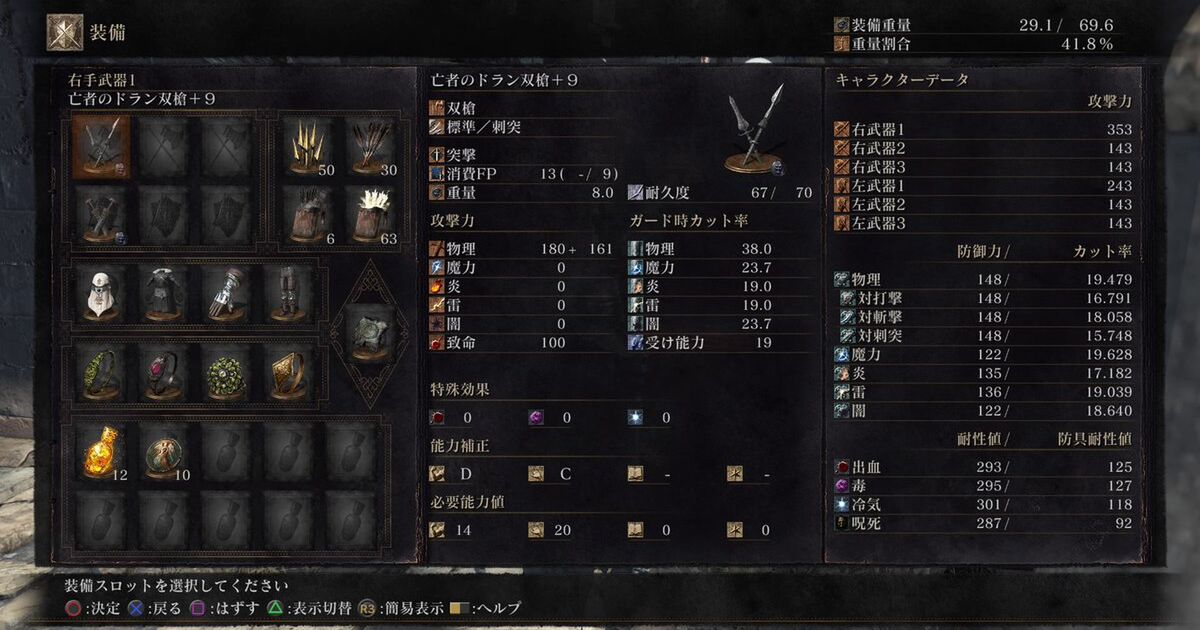
Task: Select the dark arrows slot with 30
Action: tap(372, 148)
